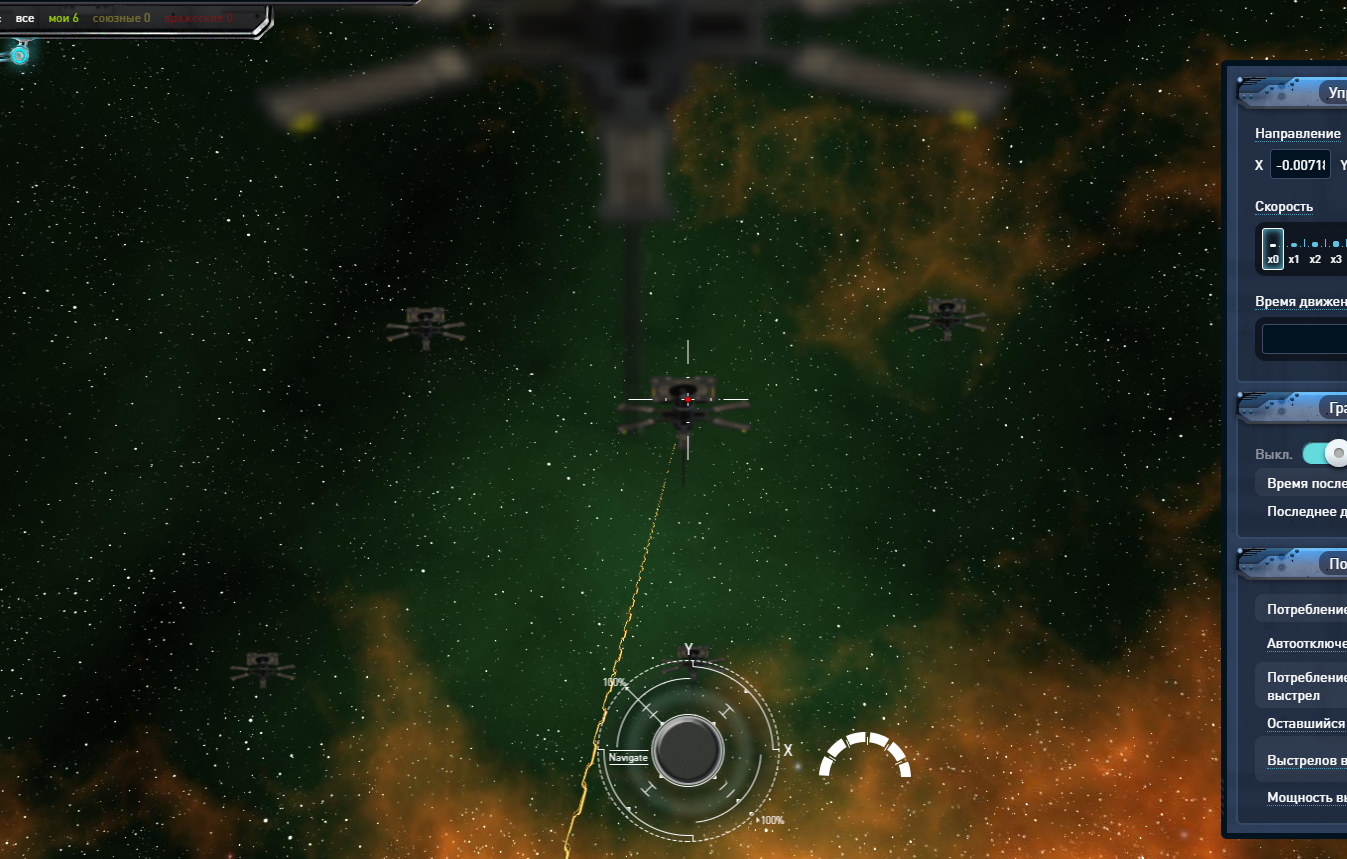1347x859 pixels.
Task: Filter the list to "мои 6" ships
Action: click(63, 18)
